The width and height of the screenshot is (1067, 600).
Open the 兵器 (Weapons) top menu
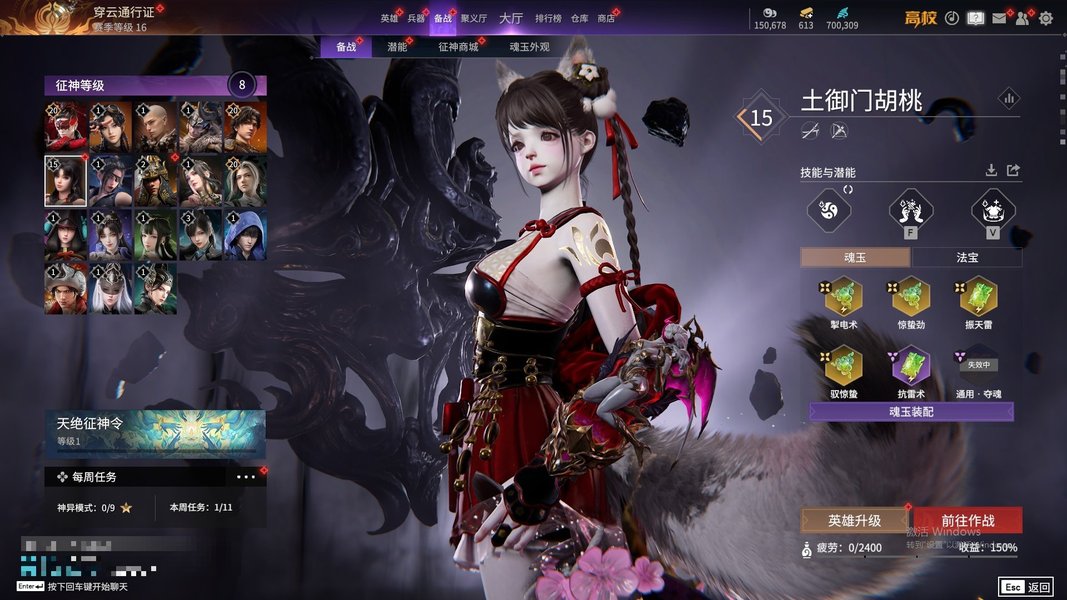pos(416,18)
